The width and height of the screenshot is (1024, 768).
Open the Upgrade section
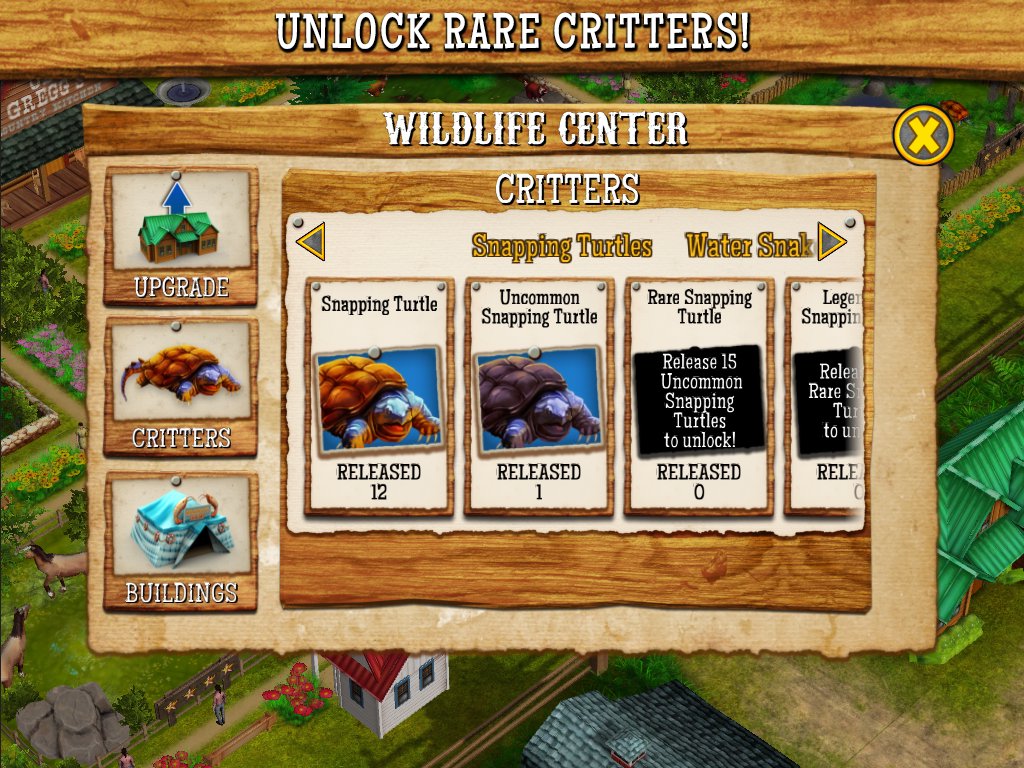(x=180, y=236)
